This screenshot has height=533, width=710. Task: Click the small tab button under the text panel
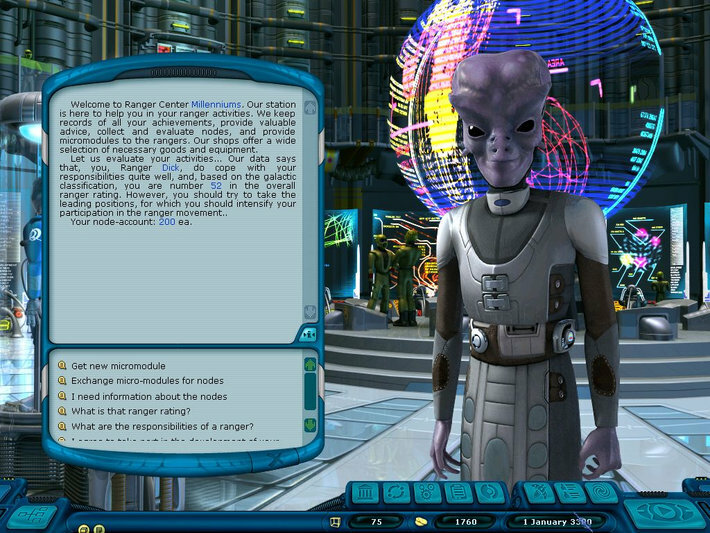point(308,333)
